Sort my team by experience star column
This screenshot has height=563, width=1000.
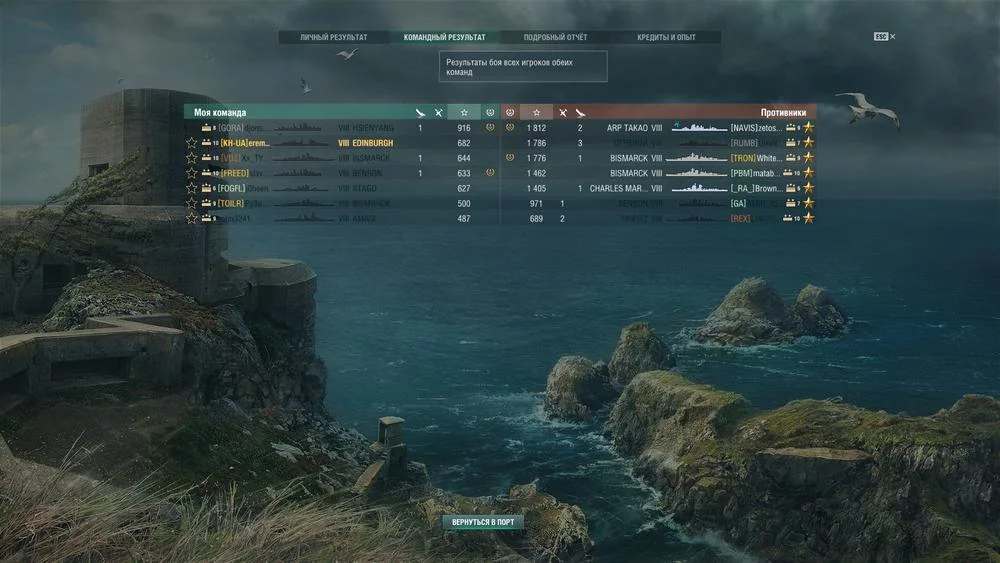(x=463, y=113)
